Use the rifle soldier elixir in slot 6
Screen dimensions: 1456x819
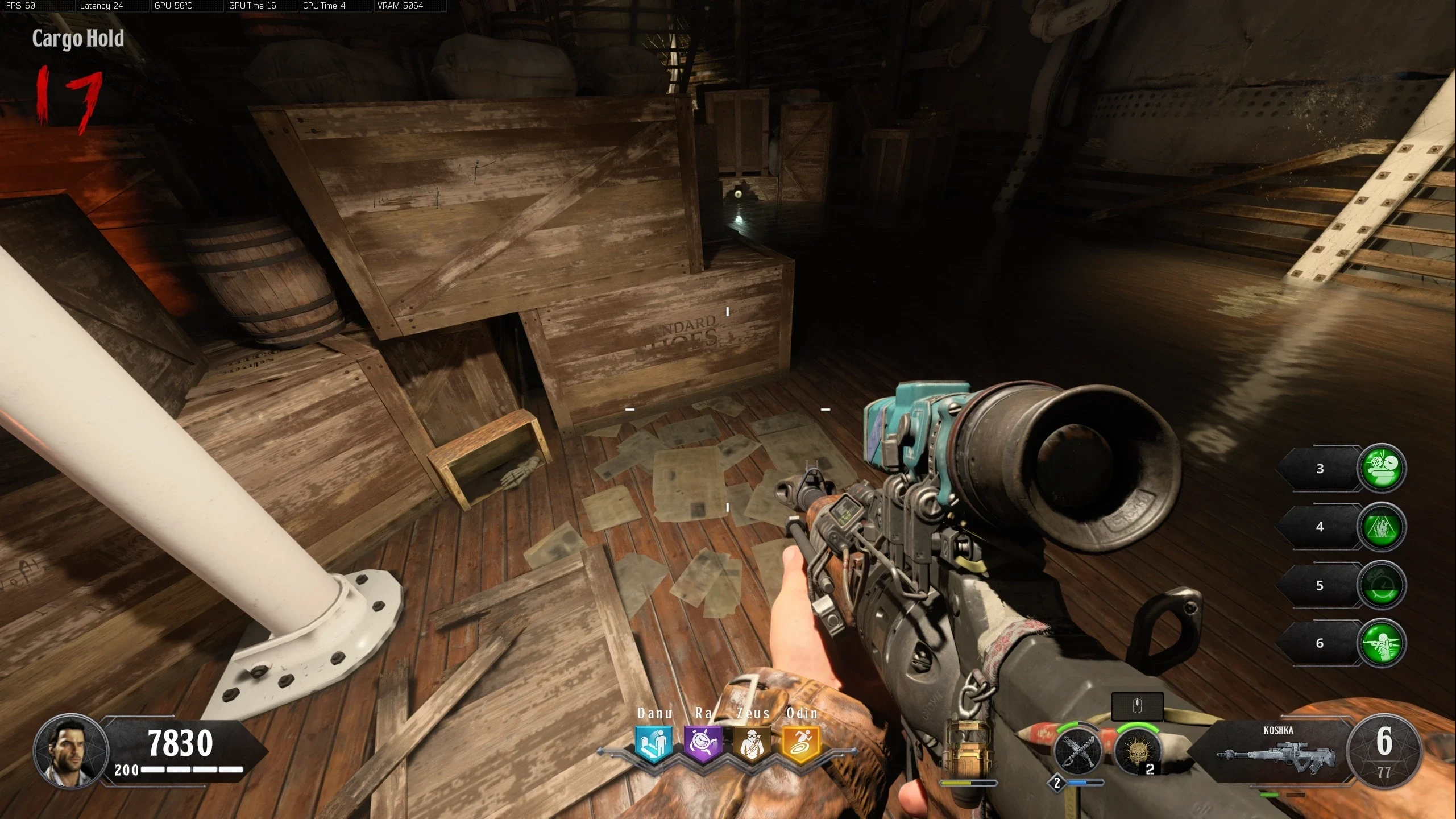pyautogui.click(x=1382, y=643)
